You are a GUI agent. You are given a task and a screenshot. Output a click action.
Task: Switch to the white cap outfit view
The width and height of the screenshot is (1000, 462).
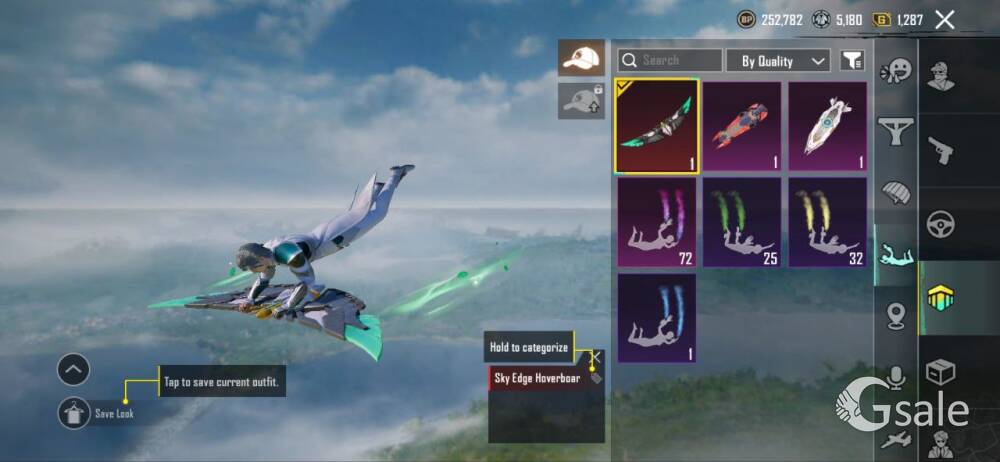click(x=581, y=58)
